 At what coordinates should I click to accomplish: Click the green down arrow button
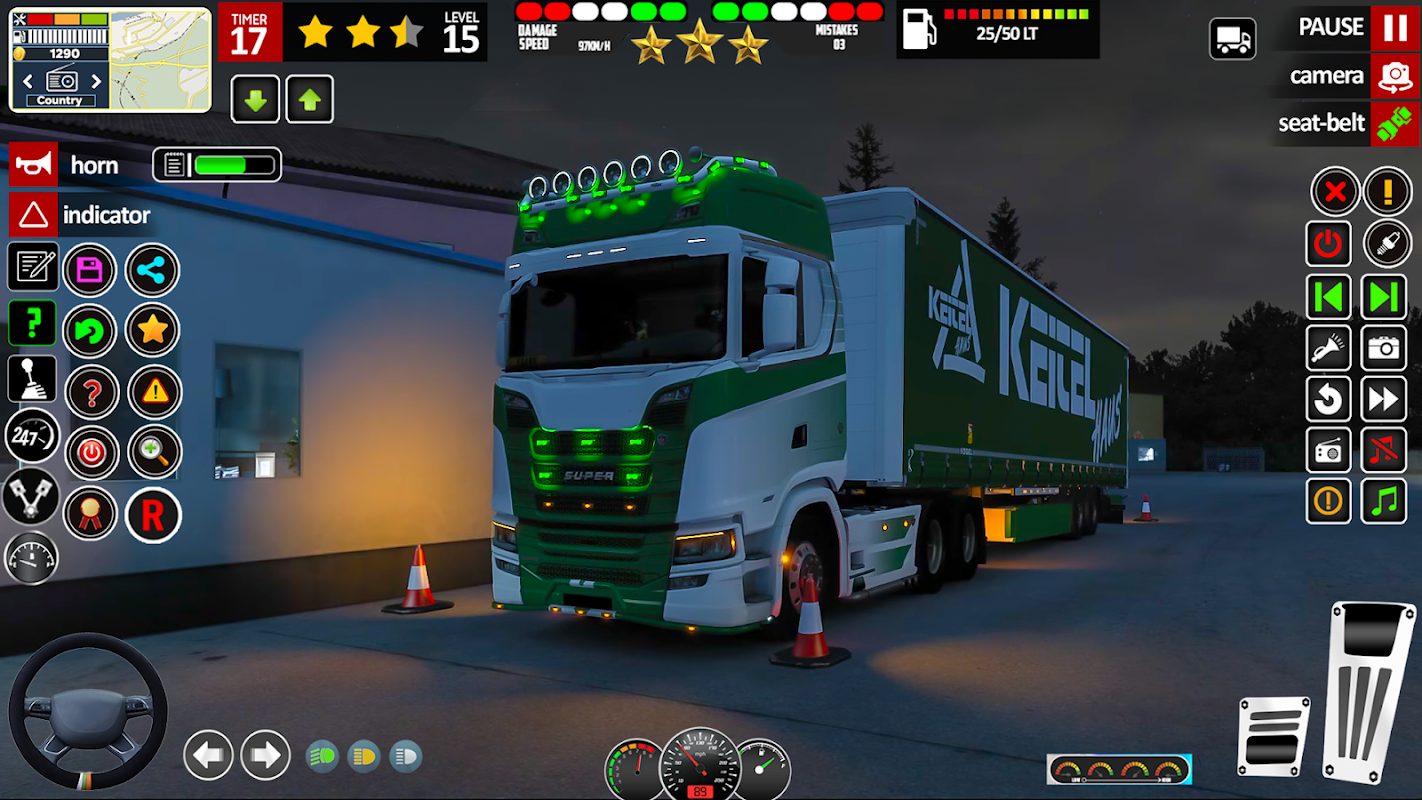pos(255,99)
